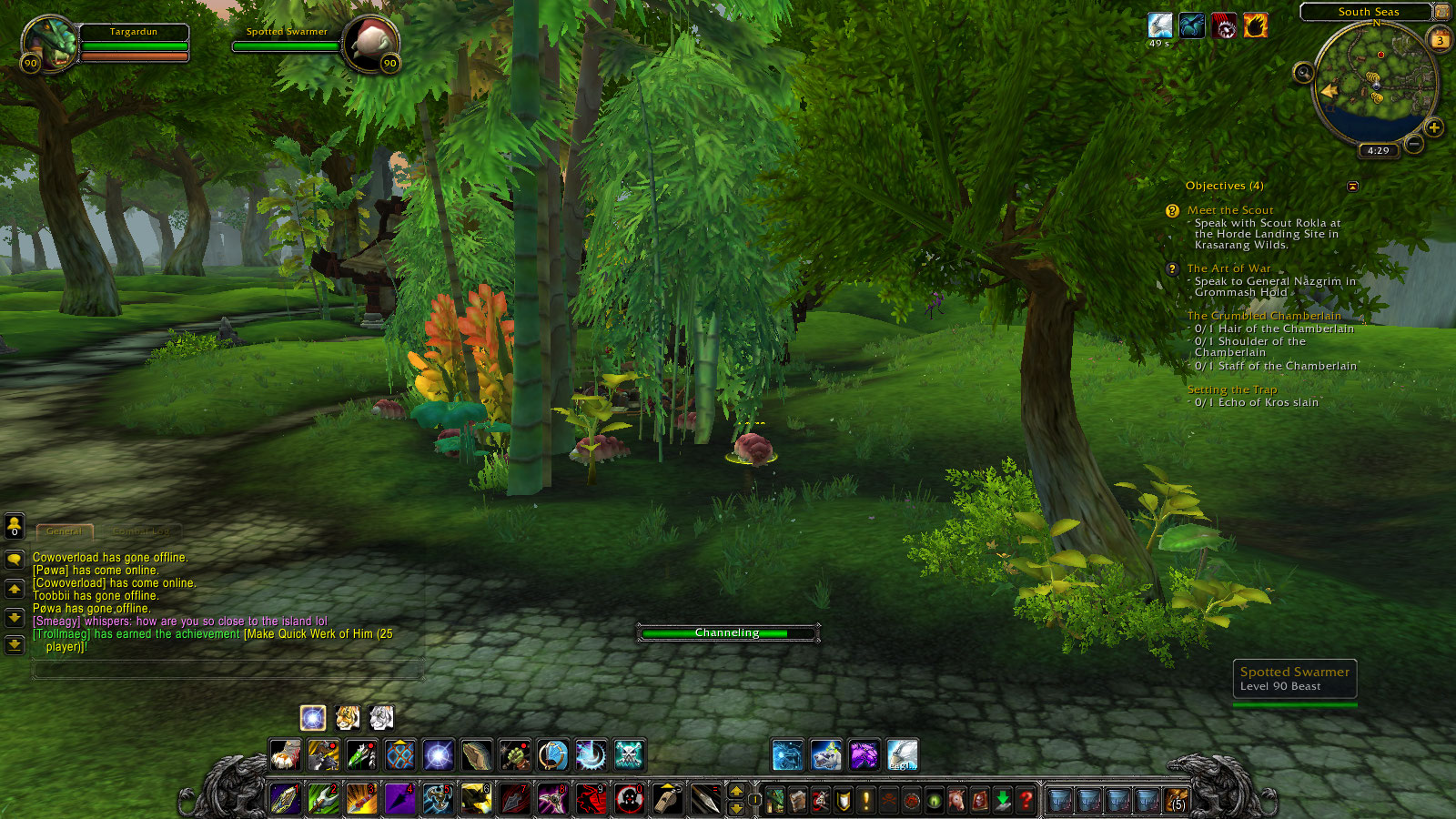The height and width of the screenshot is (819, 1456).
Task: Zoom in the minimap with the plus button
Action: (1434, 127)
